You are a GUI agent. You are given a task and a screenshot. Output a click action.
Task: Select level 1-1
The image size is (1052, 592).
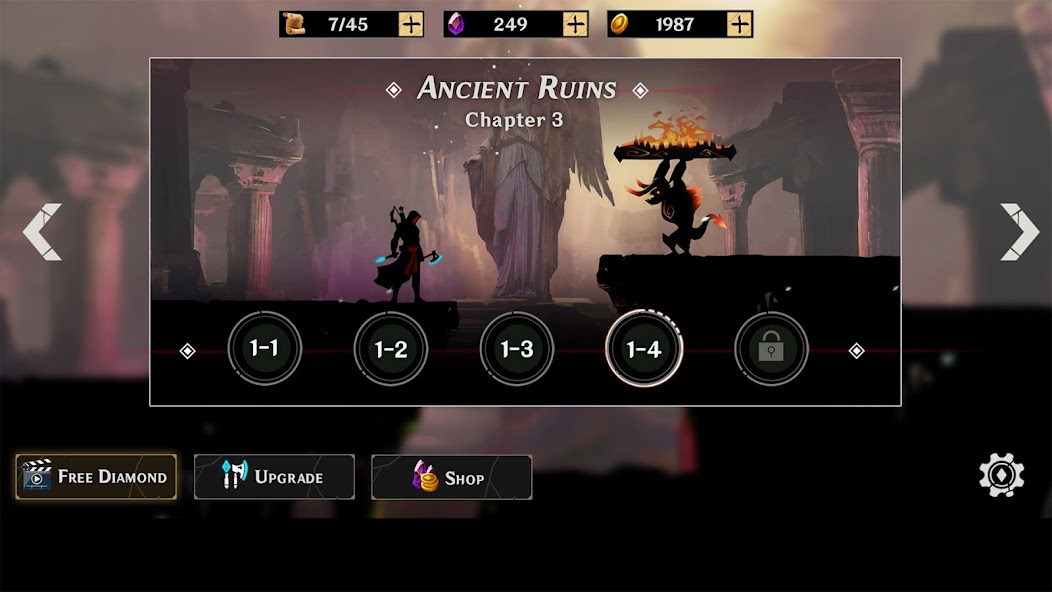point(264,349)
